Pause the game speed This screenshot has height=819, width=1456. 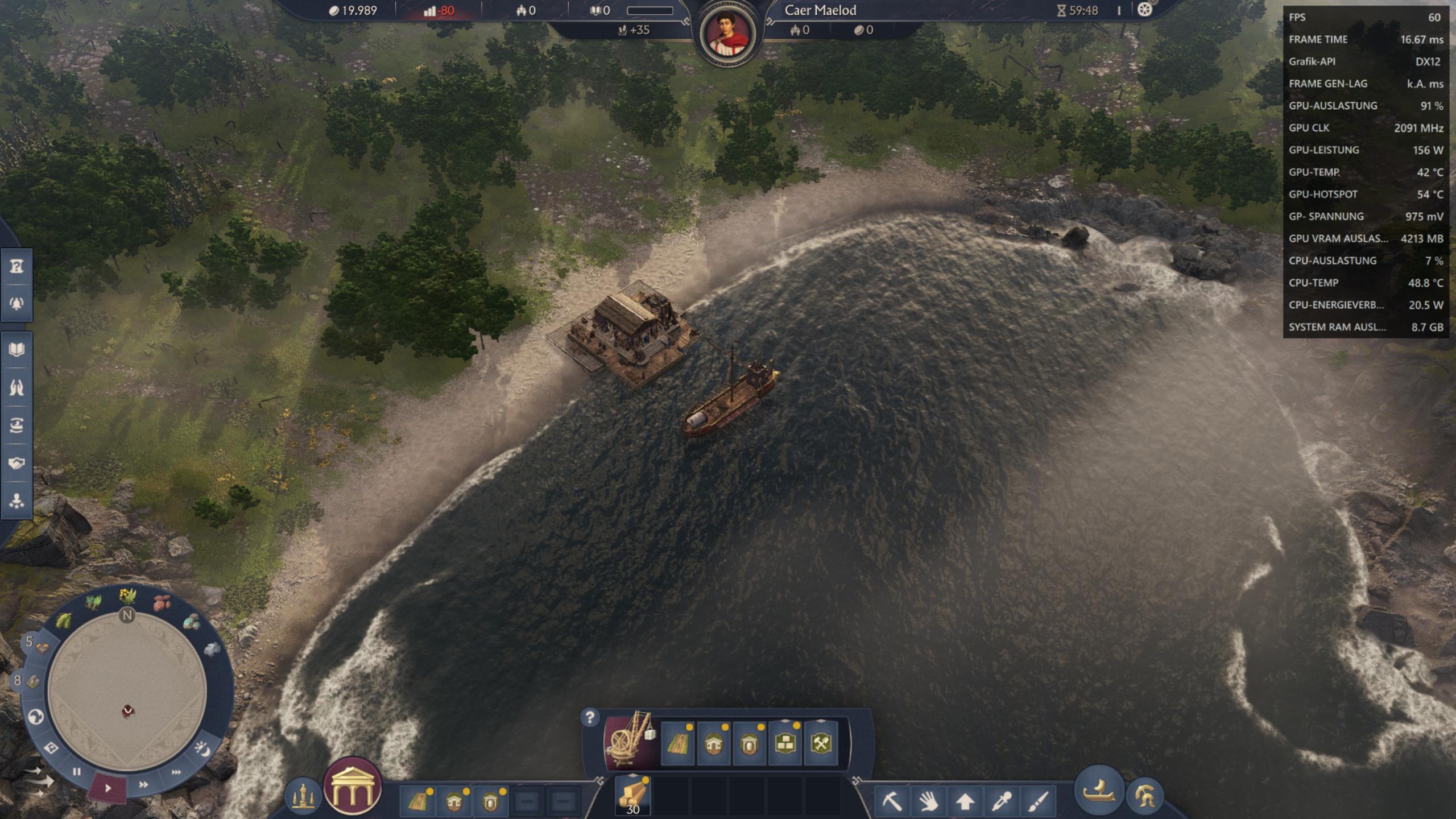tap(77, 772)
